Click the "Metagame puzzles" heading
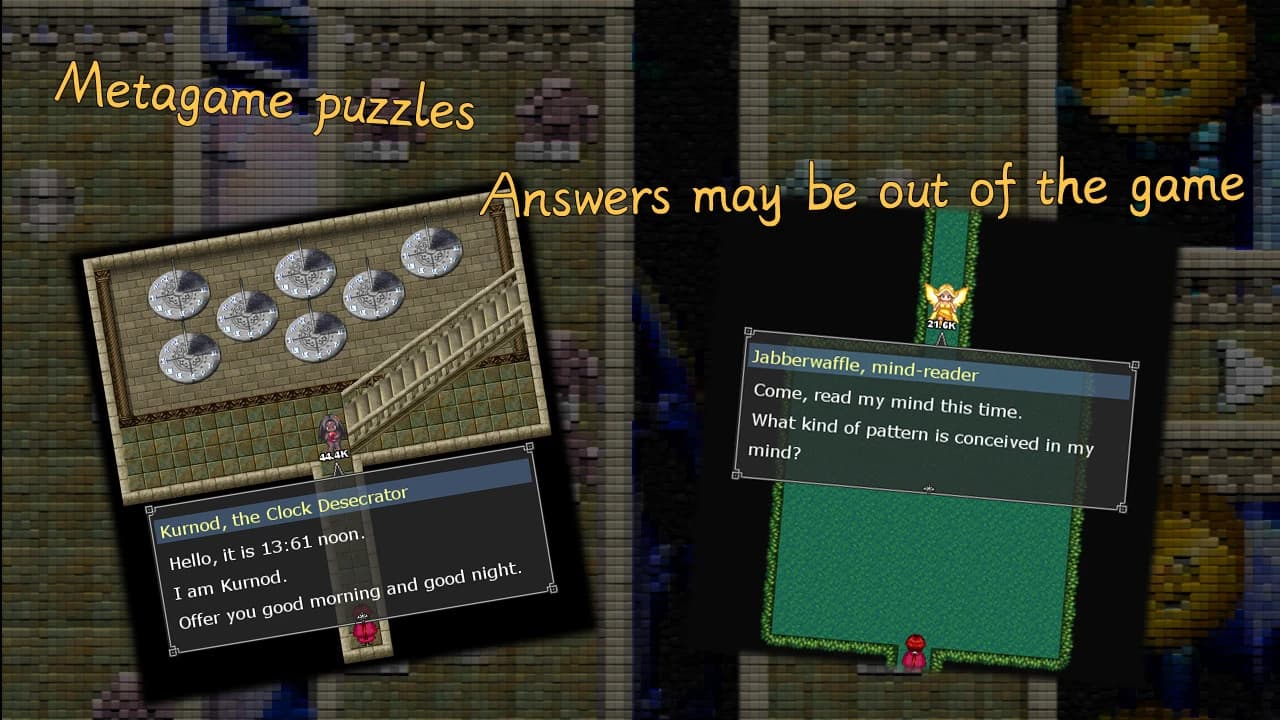Screen dimensions: 1280x720 click(266, 100)
